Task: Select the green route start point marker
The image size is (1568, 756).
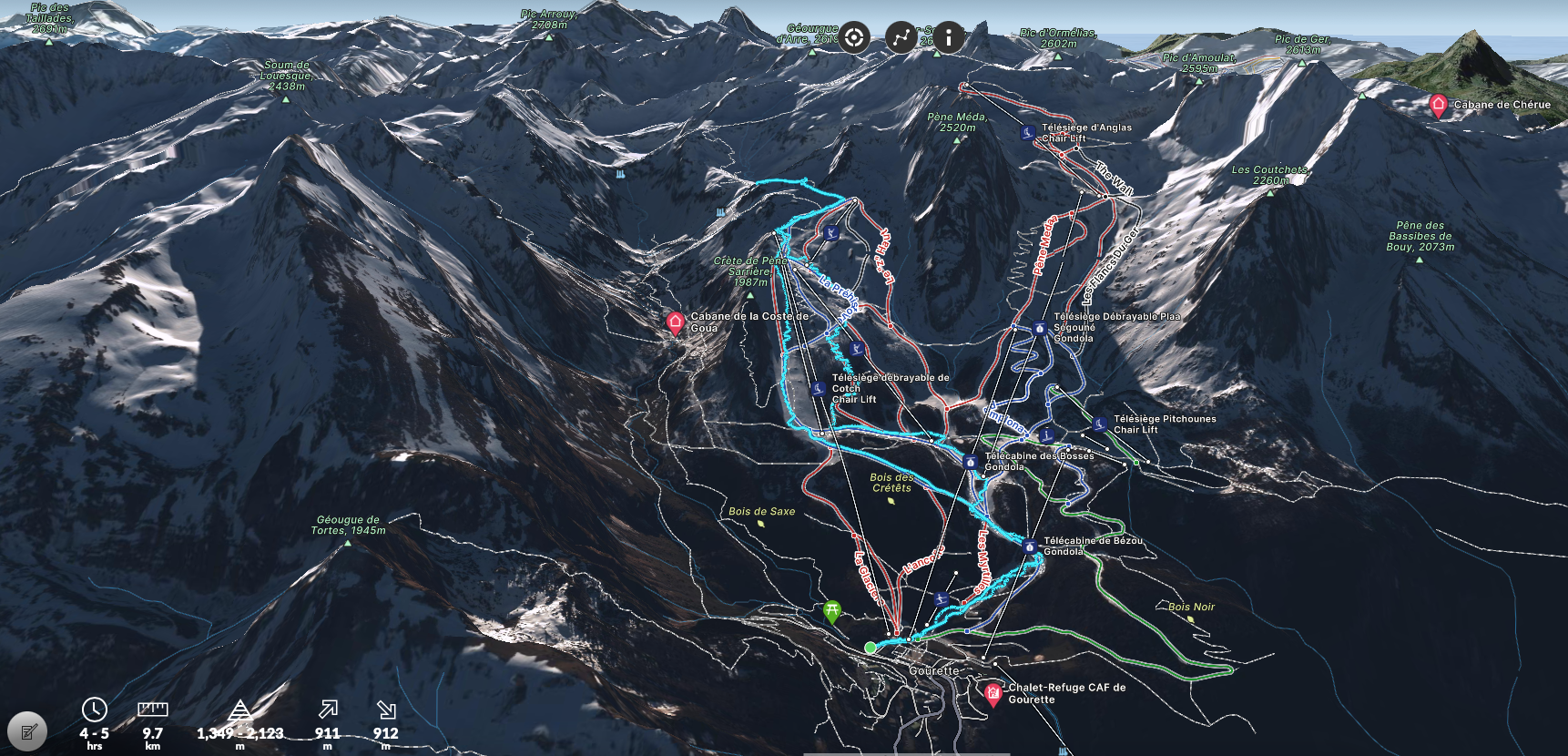Action: tap(871, 648)
